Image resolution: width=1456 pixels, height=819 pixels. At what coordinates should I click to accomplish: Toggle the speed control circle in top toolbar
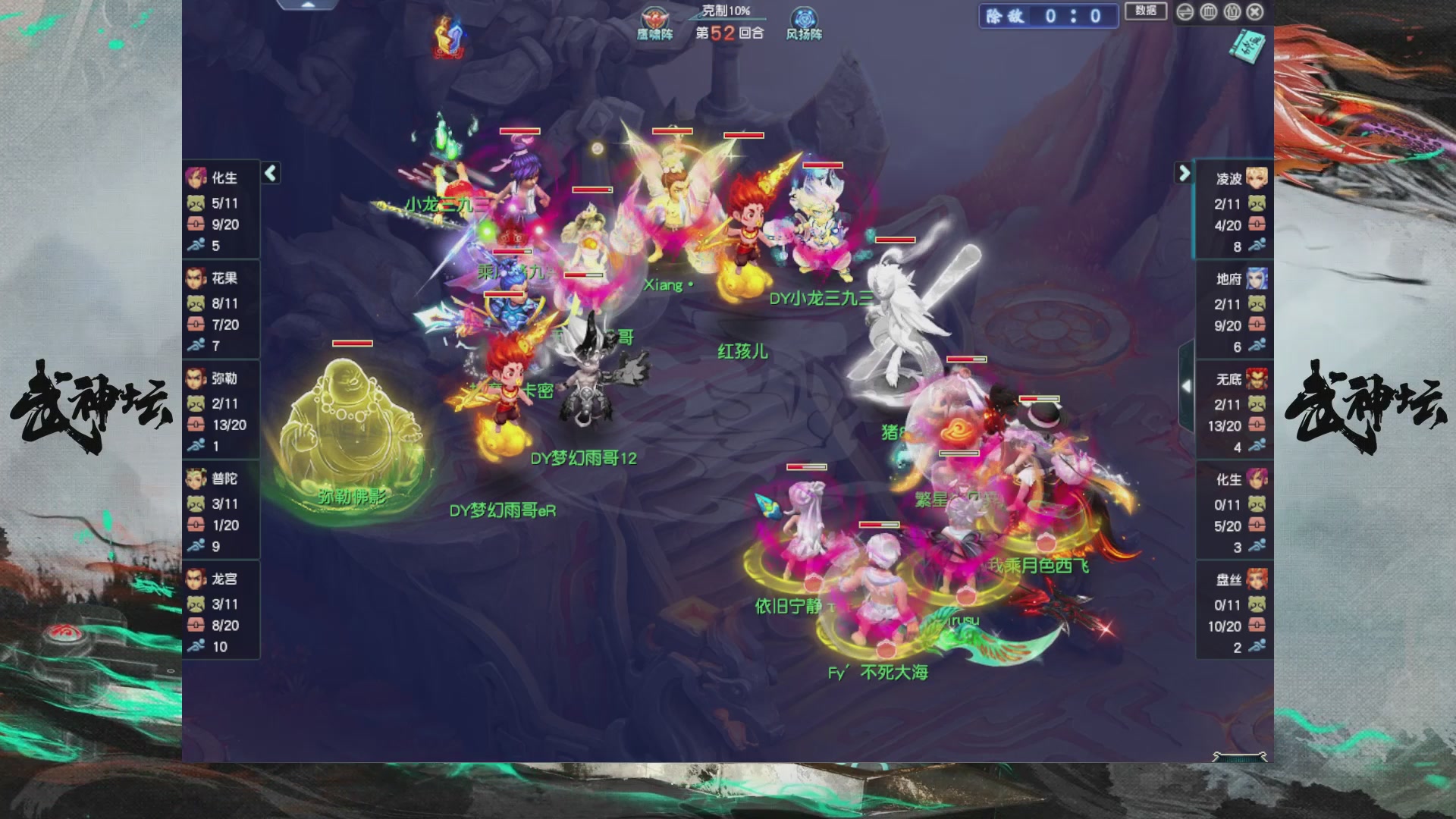(x=1184, y=12)
